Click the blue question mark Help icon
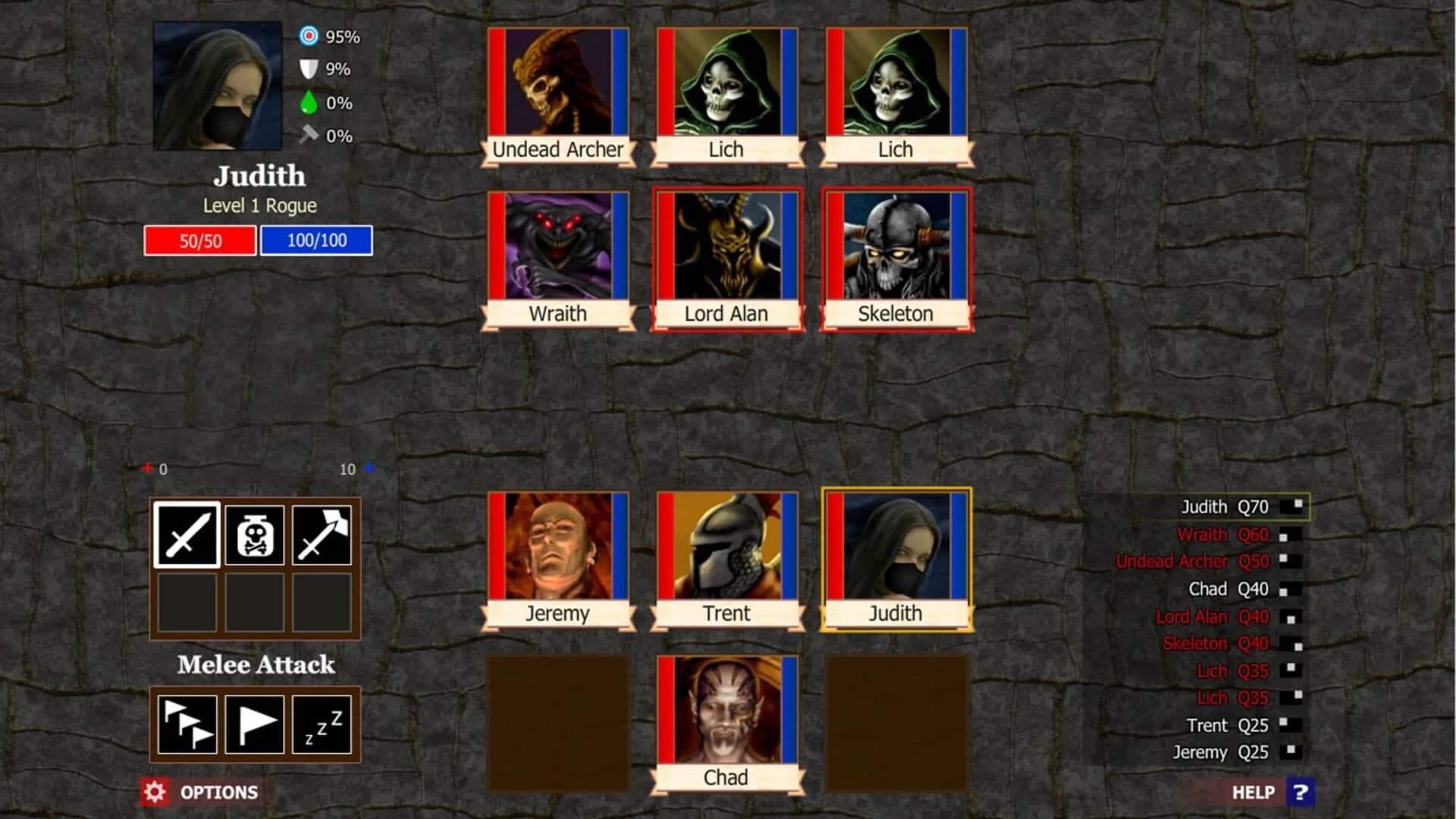The height and width of the screenshot is (819, 1456). pos(1302,792)
